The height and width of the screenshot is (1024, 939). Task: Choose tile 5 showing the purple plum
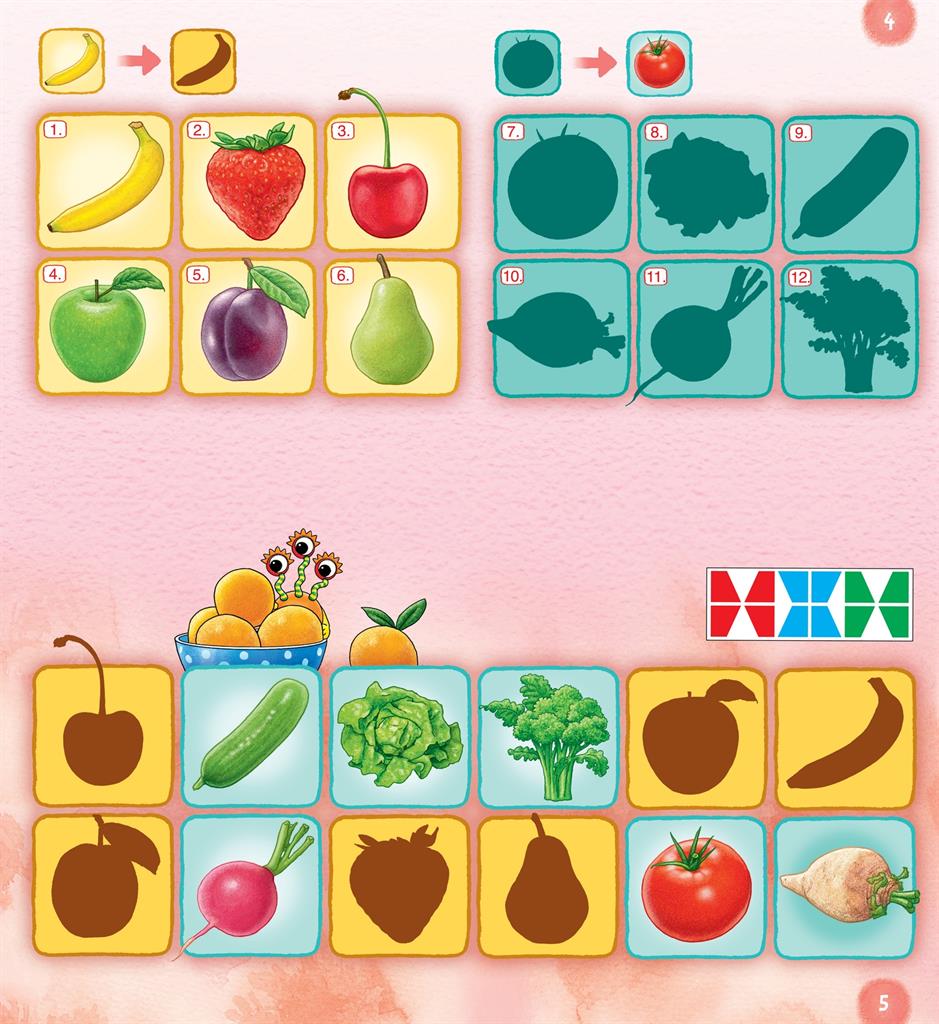pos(249,326)
